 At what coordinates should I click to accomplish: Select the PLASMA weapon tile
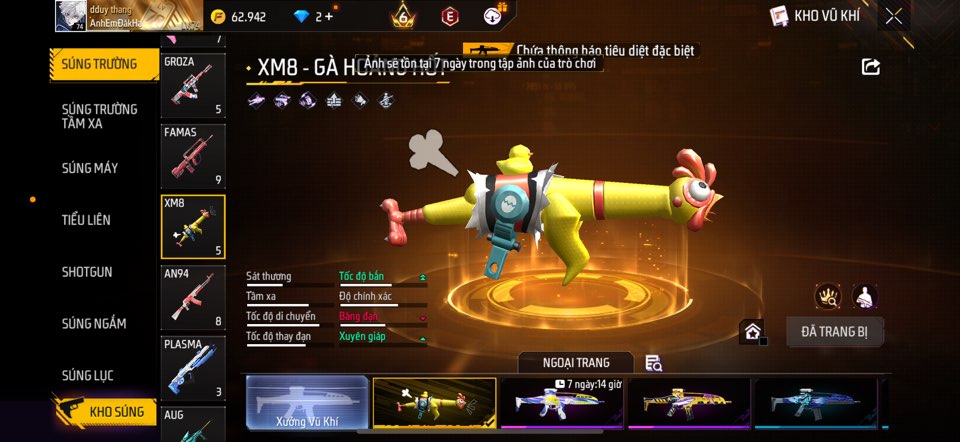pyautogui.click(x=193, y=367)
